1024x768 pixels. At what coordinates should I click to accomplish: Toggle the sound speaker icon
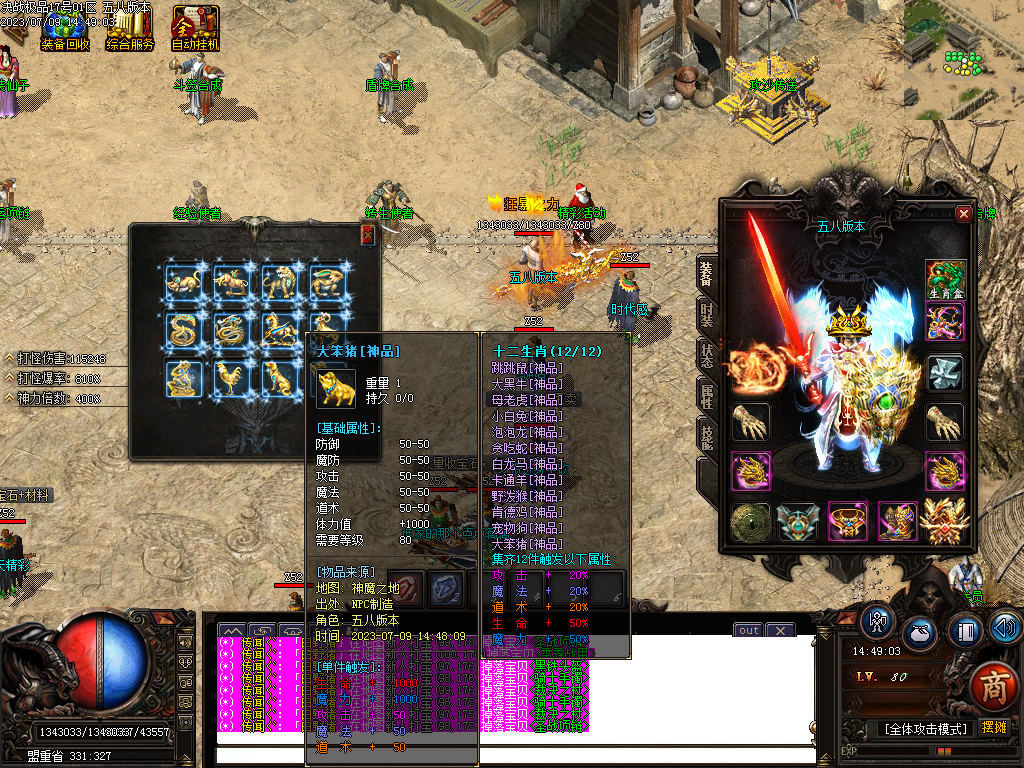(x=1005, y=628)
